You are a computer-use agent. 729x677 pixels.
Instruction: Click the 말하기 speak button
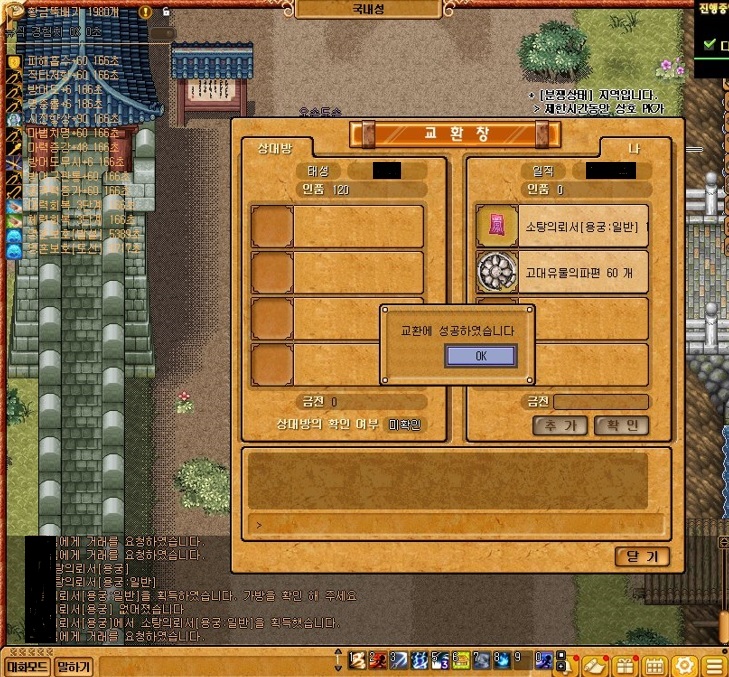[74, 666]
